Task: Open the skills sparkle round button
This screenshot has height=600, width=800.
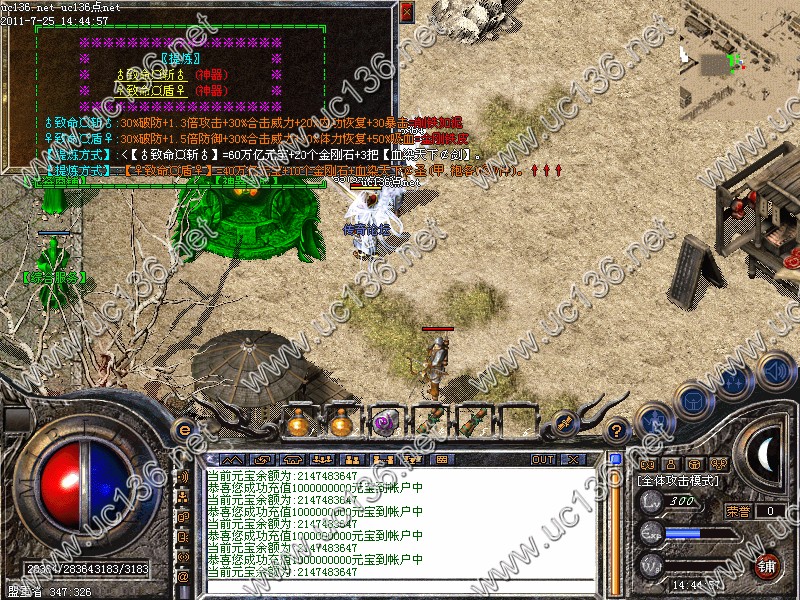Action: (x=735, y=383)
